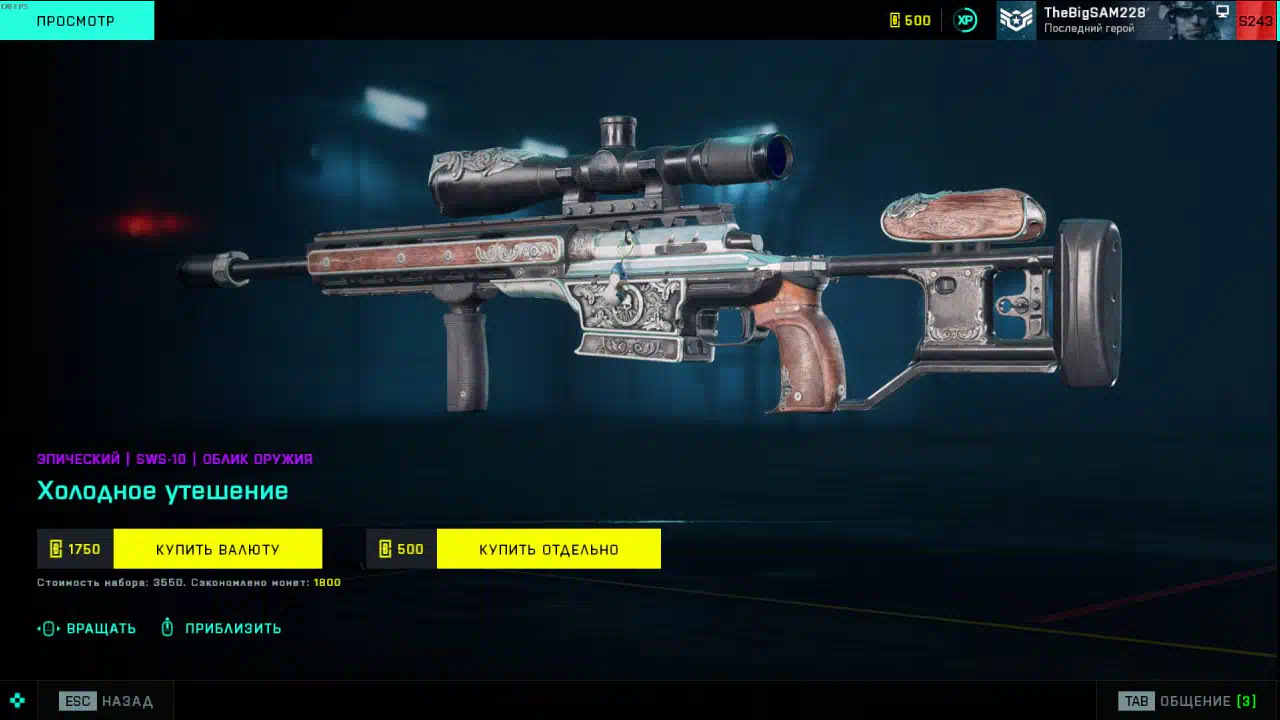
Task: Open the ОБЩЕНИЕ social panel
Action: (1188, 701)
